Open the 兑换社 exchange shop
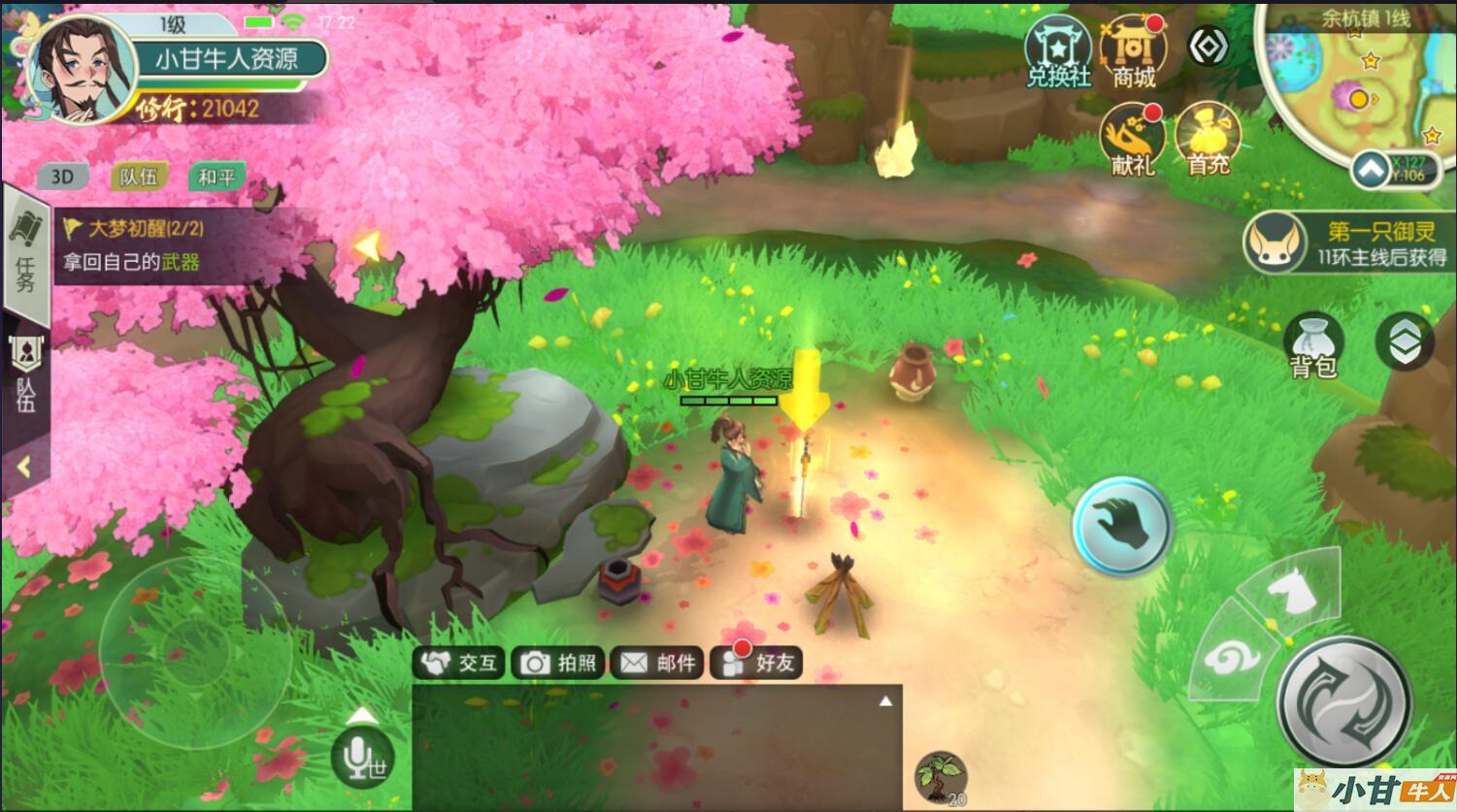 pyautogui.click(x=1058, y=51)
